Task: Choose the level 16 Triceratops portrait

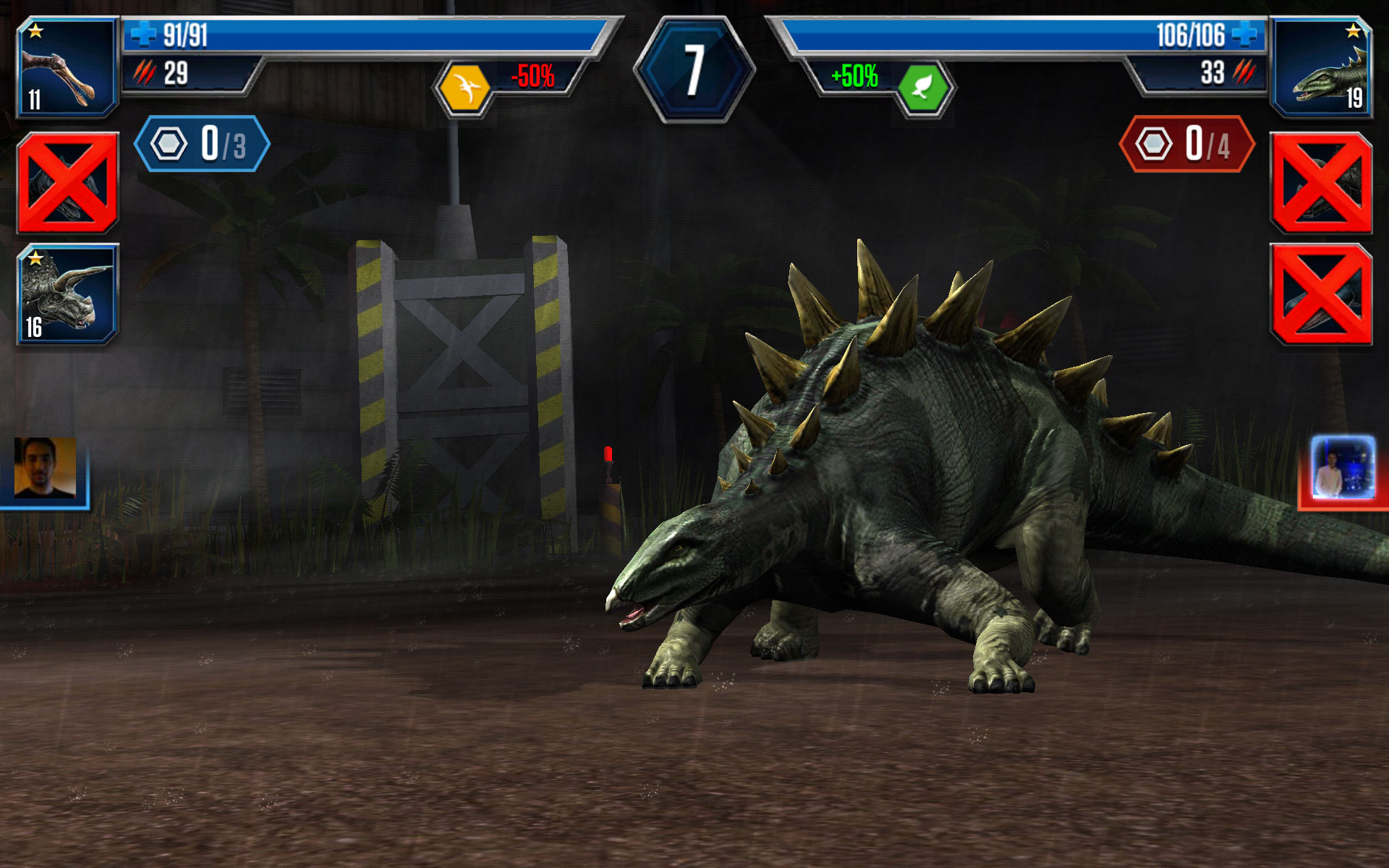Action: [x=67, y=293]
